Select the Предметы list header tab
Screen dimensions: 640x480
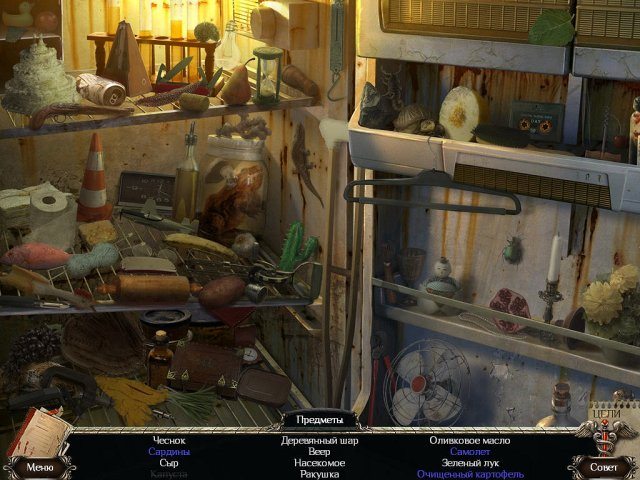(319, 419)
